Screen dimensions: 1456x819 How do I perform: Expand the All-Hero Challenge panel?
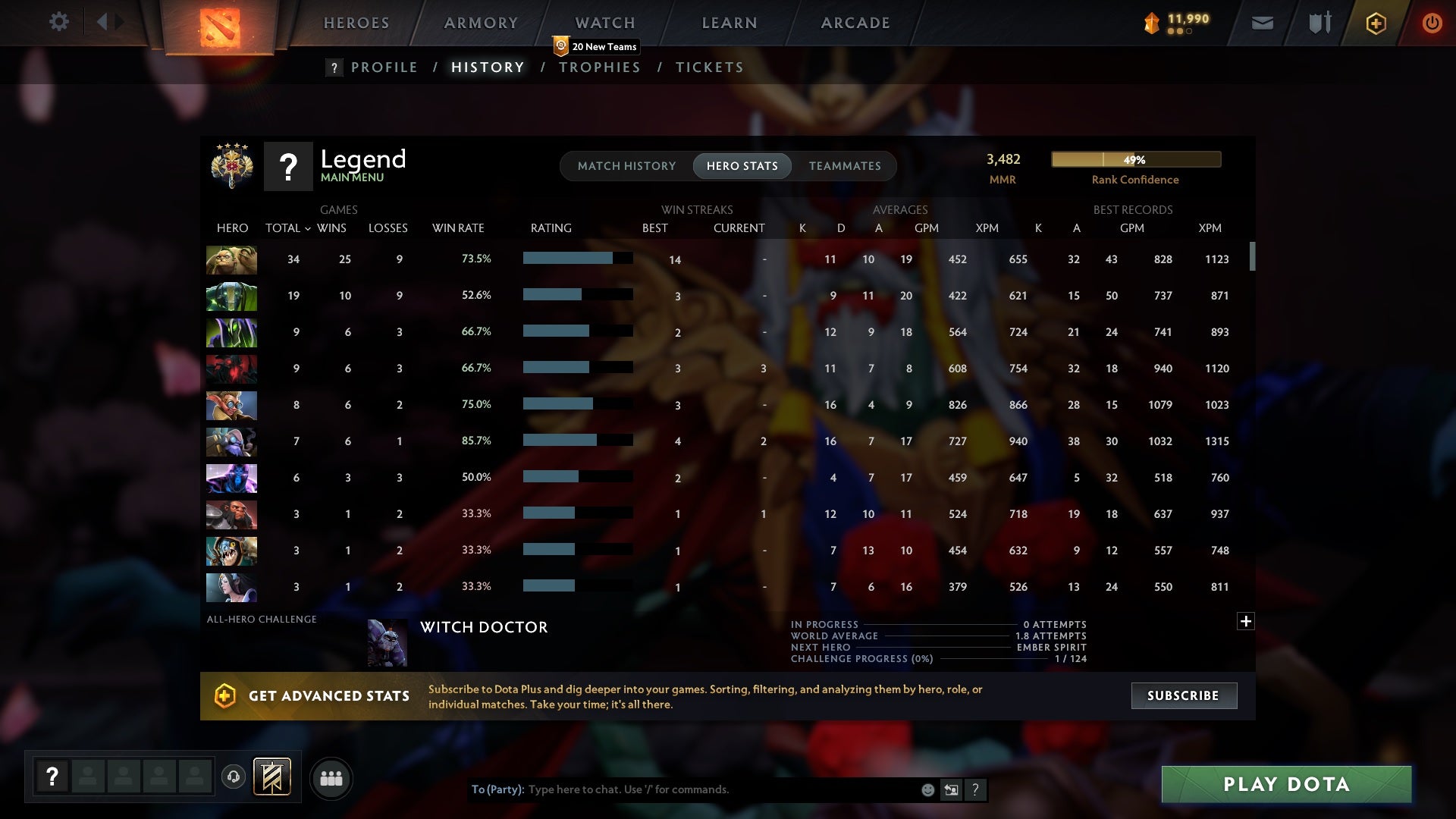(x=1246, y=621)
